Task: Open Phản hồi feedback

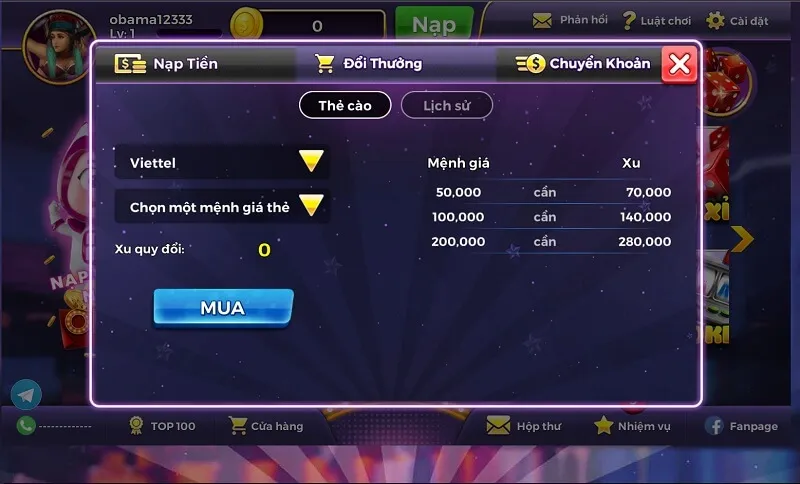Action: click(570, 20)
